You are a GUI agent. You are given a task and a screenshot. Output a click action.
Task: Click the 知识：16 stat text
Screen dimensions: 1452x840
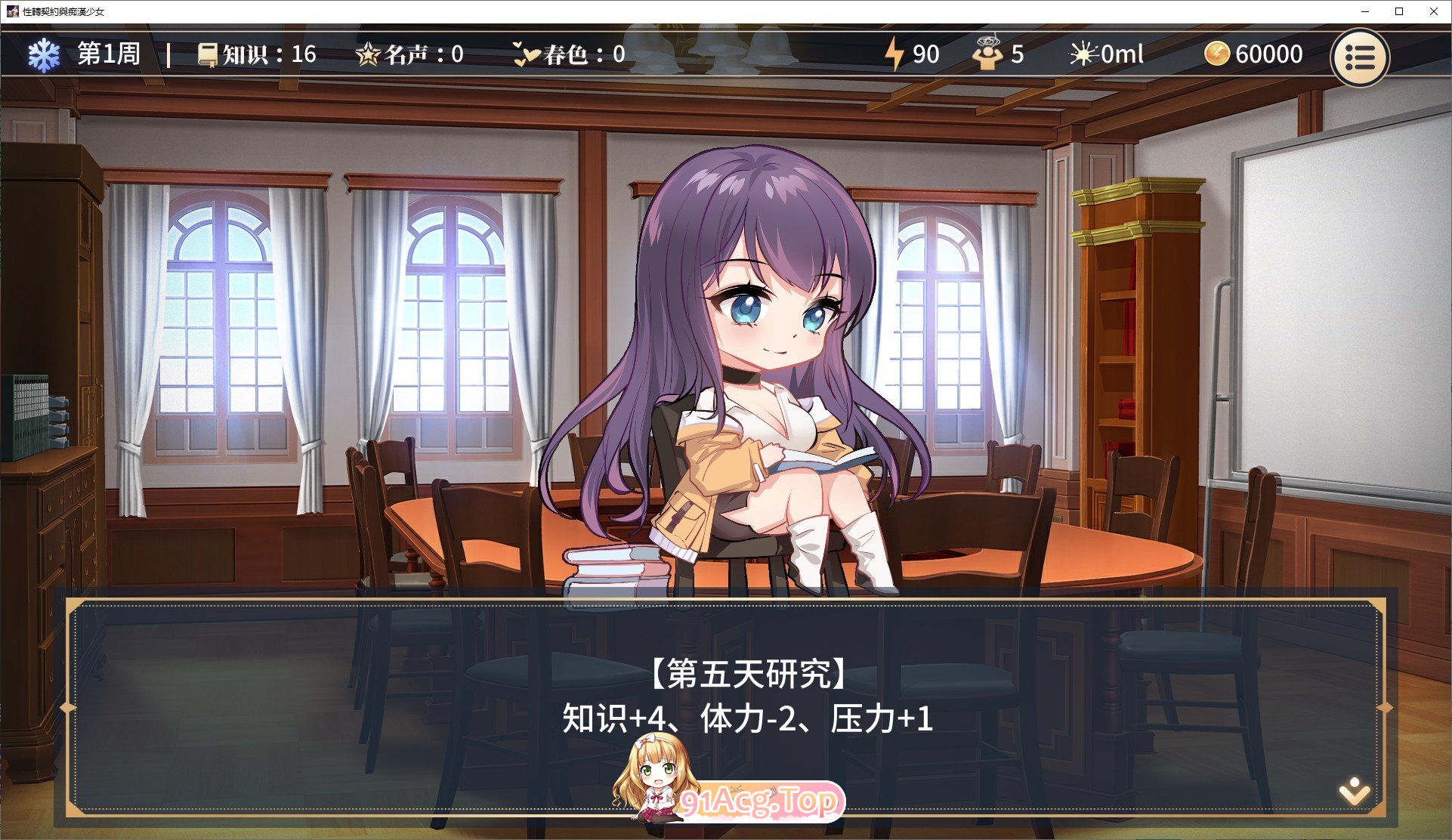click(x=268, y=54)
